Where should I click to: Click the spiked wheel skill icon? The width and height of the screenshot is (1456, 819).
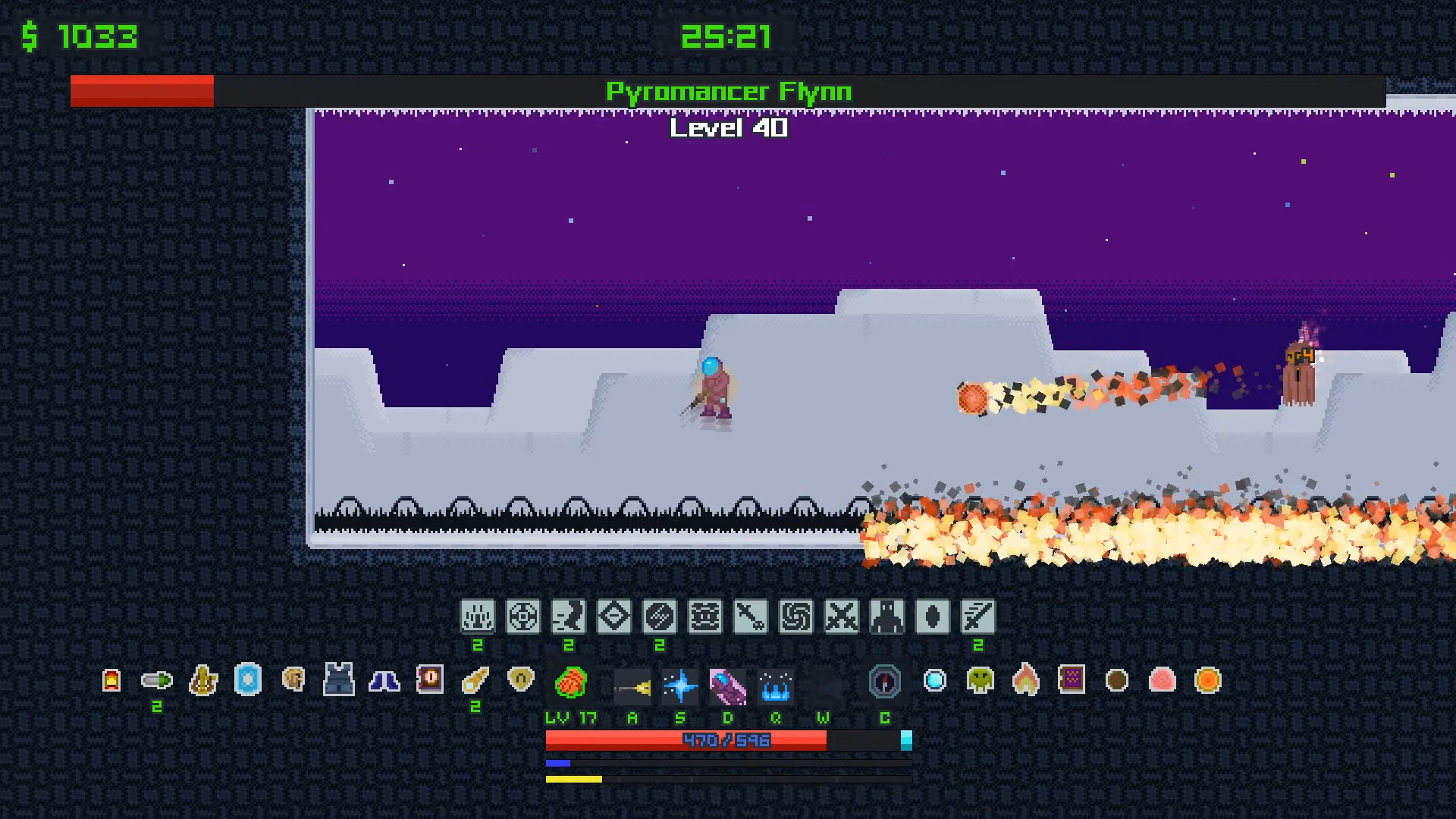[523, 617]
